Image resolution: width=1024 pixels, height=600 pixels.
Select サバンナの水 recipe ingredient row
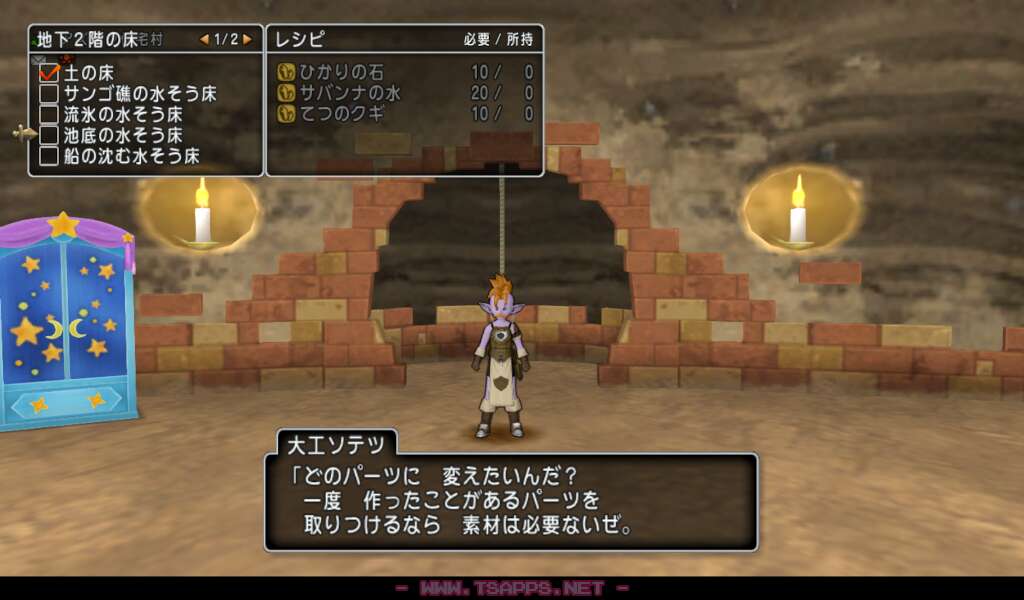[x=404, y=93]
